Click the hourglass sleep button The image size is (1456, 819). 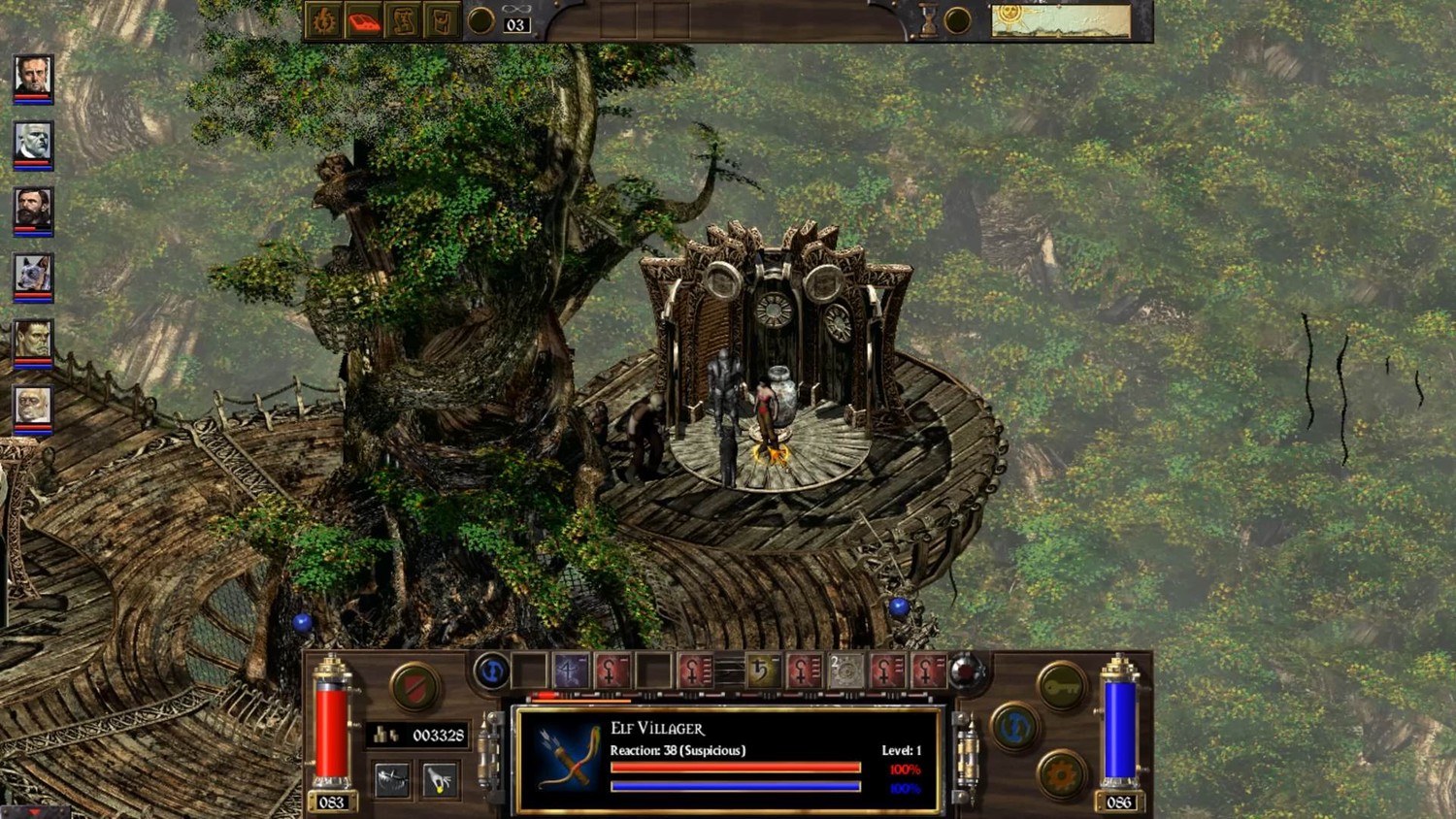click(x=928, y=20)
